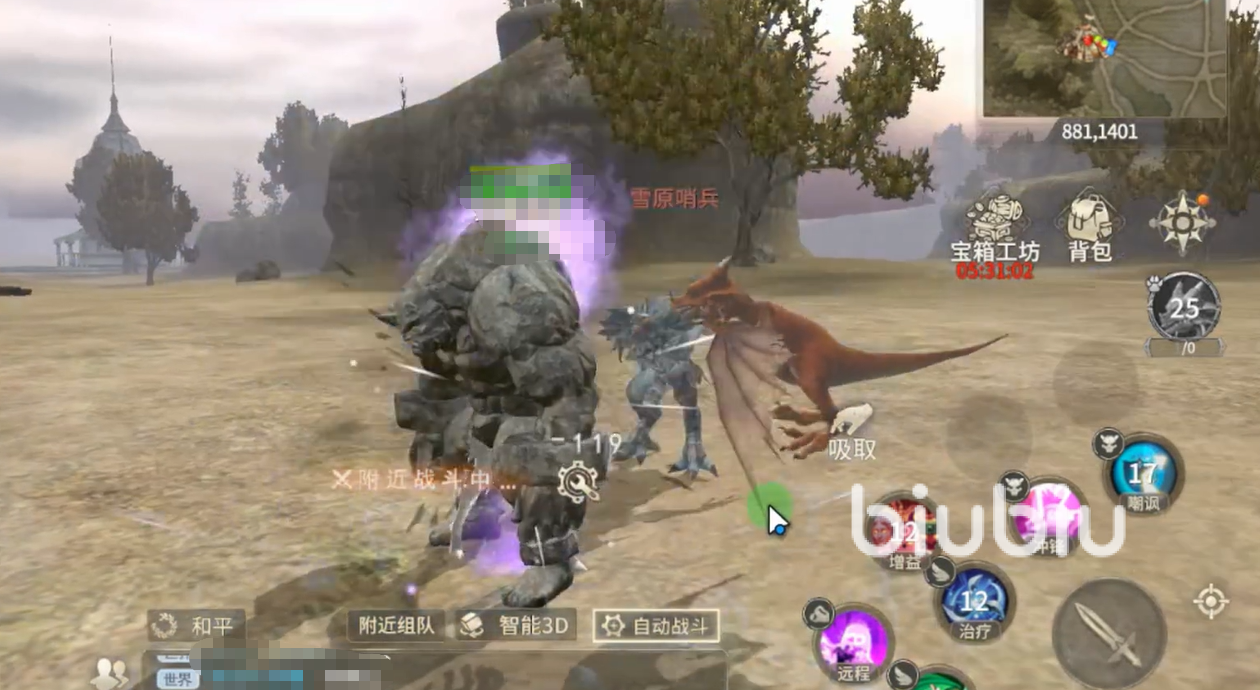This screenshot has width=1260, height=690.
Task: Change the 和平 peace mode
Action: click(196, 627)
